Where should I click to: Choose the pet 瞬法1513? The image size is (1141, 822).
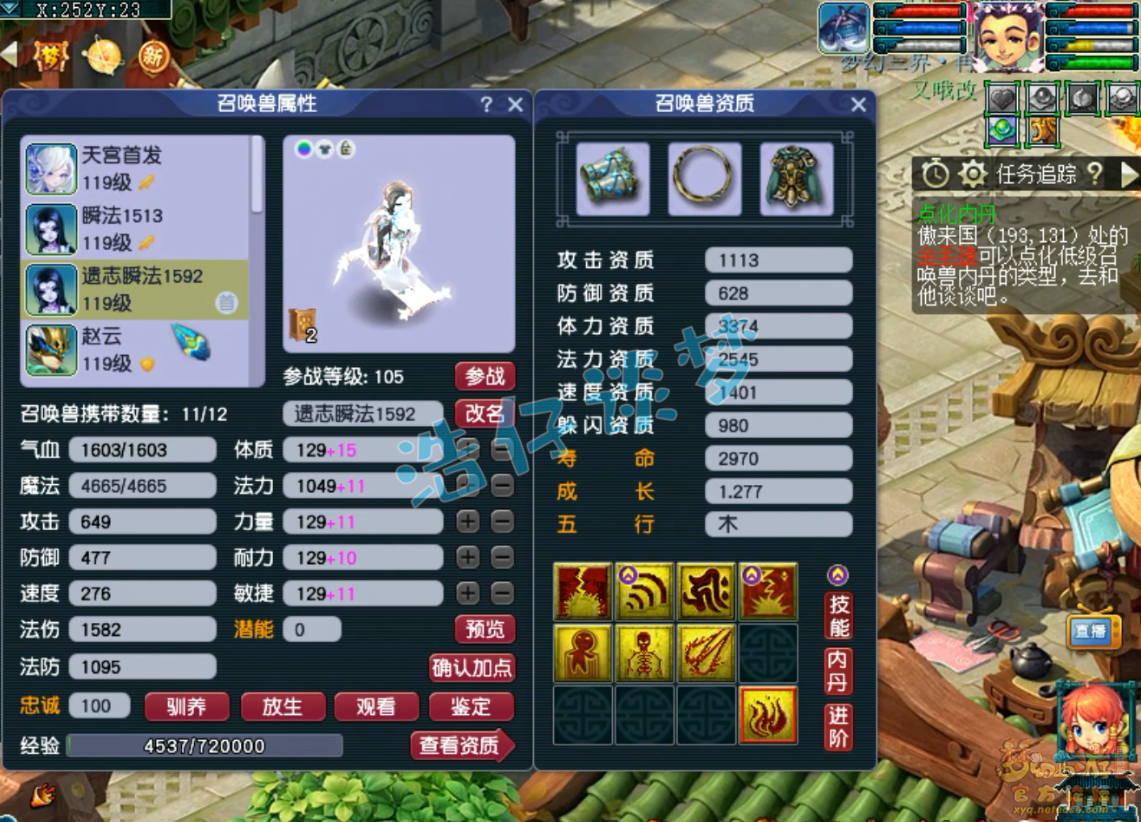pos(135,229)
